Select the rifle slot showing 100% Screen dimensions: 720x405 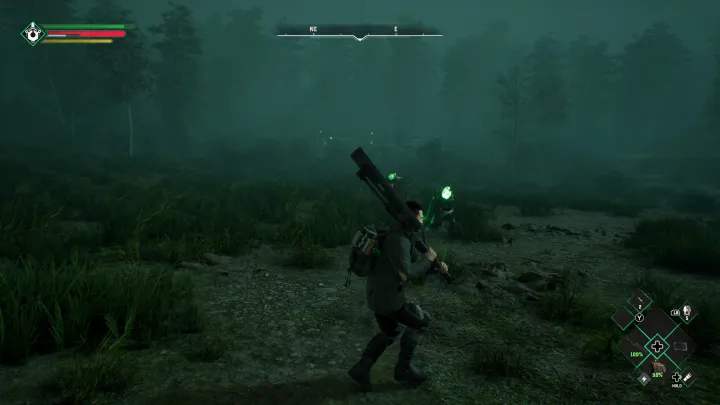(x=633, y=346)
